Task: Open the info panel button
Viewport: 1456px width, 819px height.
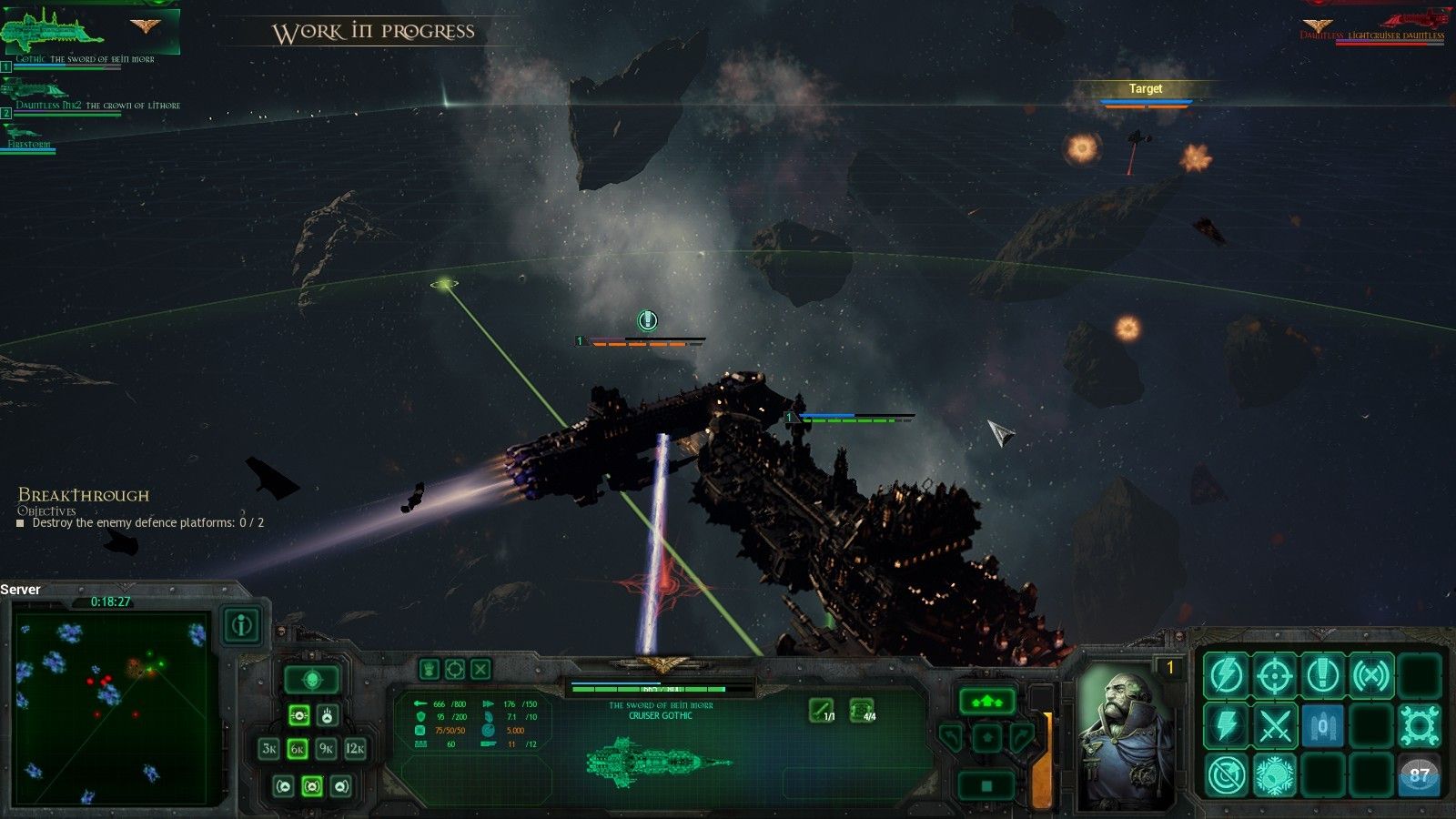Action: coord(242,625)
